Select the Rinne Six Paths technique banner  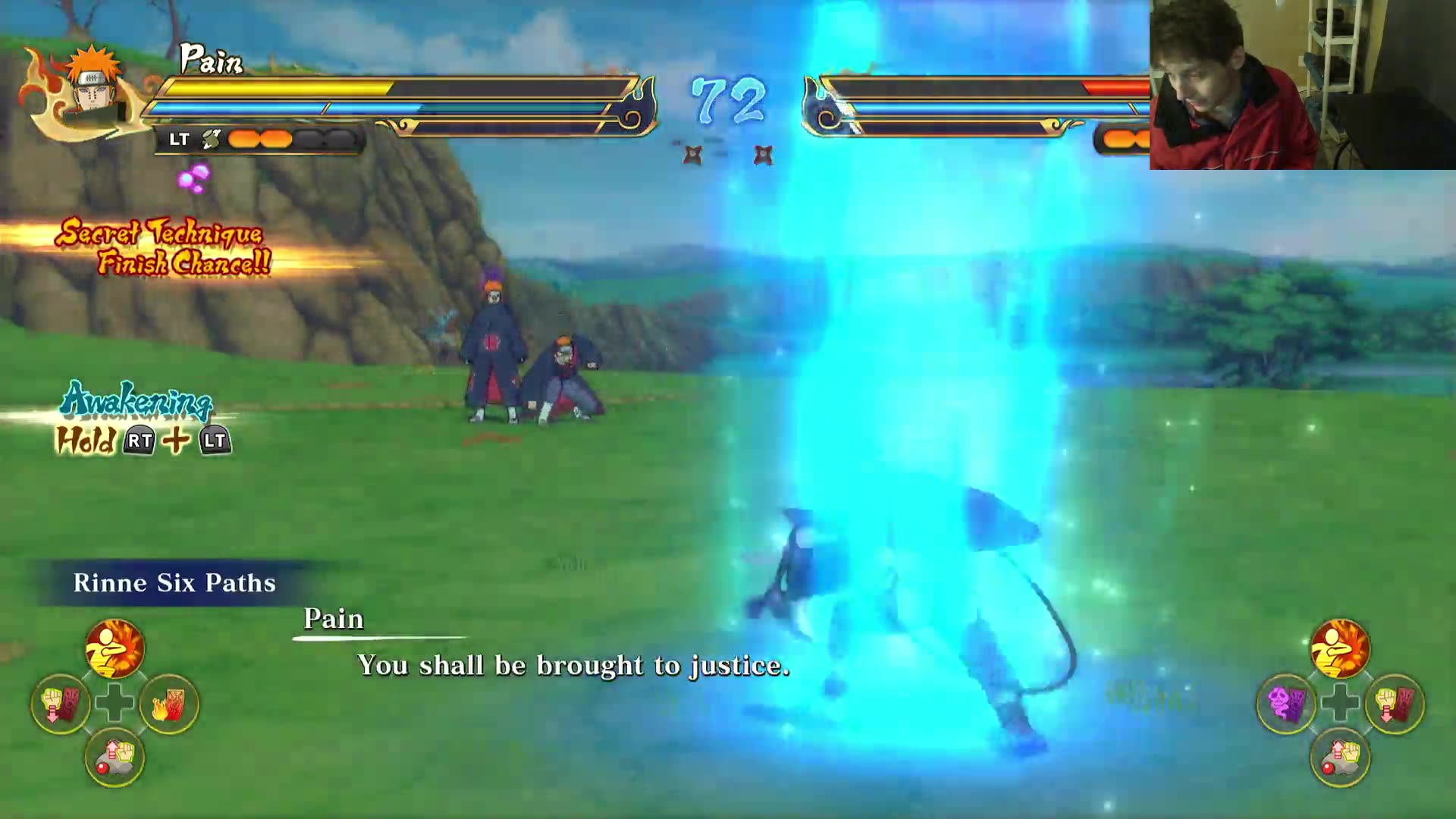click(173, 583)
